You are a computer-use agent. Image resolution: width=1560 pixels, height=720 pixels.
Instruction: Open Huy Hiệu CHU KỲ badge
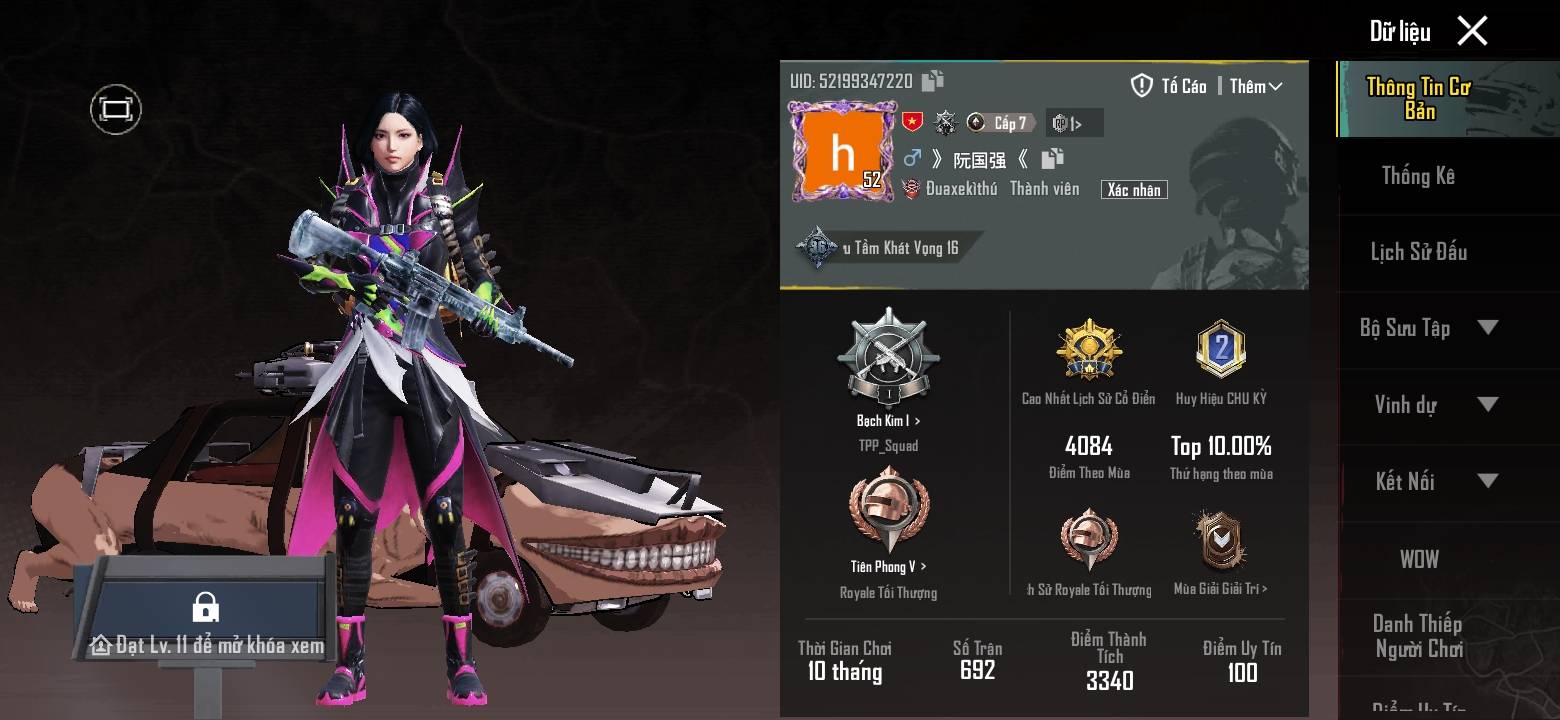pos(1220,352)
